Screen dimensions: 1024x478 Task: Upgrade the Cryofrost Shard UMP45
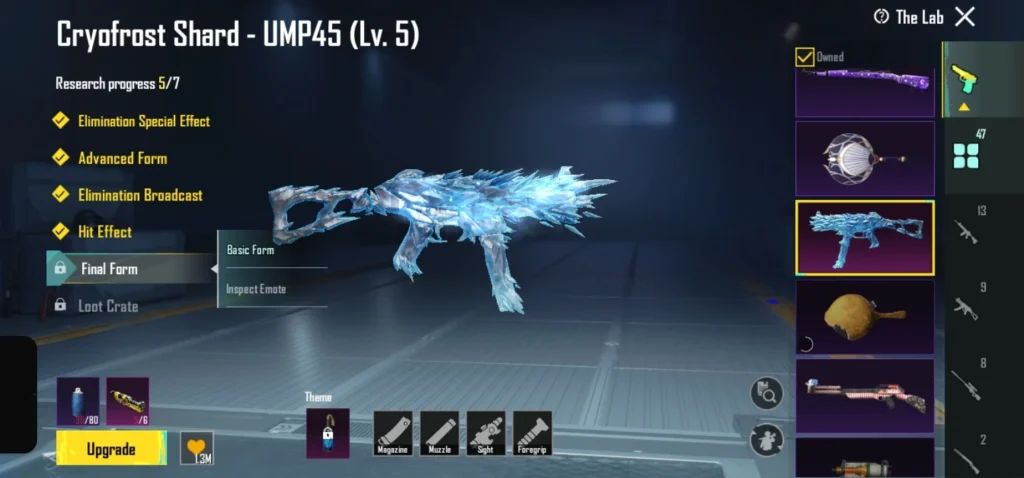click(x=111, y=449)
